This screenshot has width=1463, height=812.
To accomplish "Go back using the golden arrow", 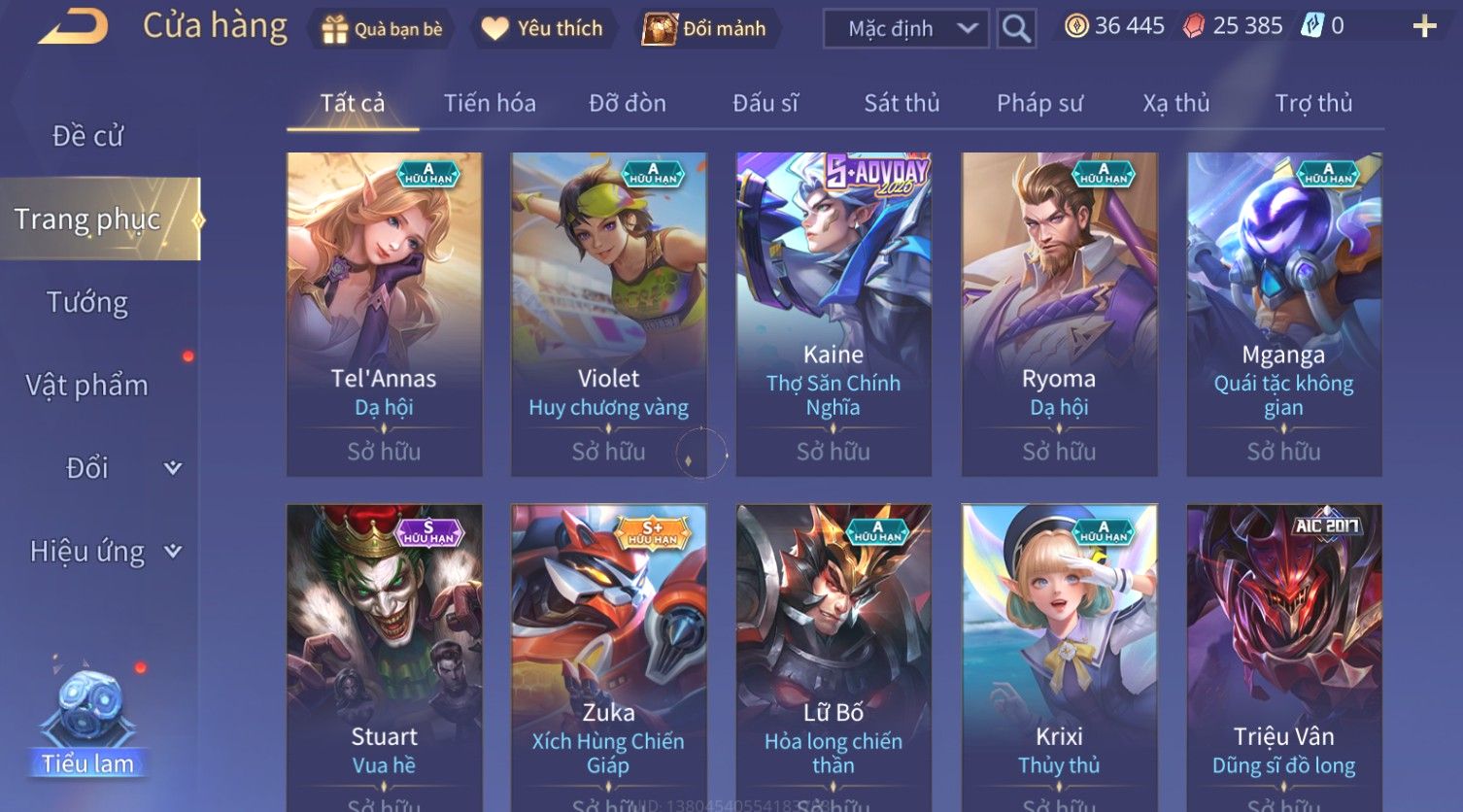I will (73, 27).
